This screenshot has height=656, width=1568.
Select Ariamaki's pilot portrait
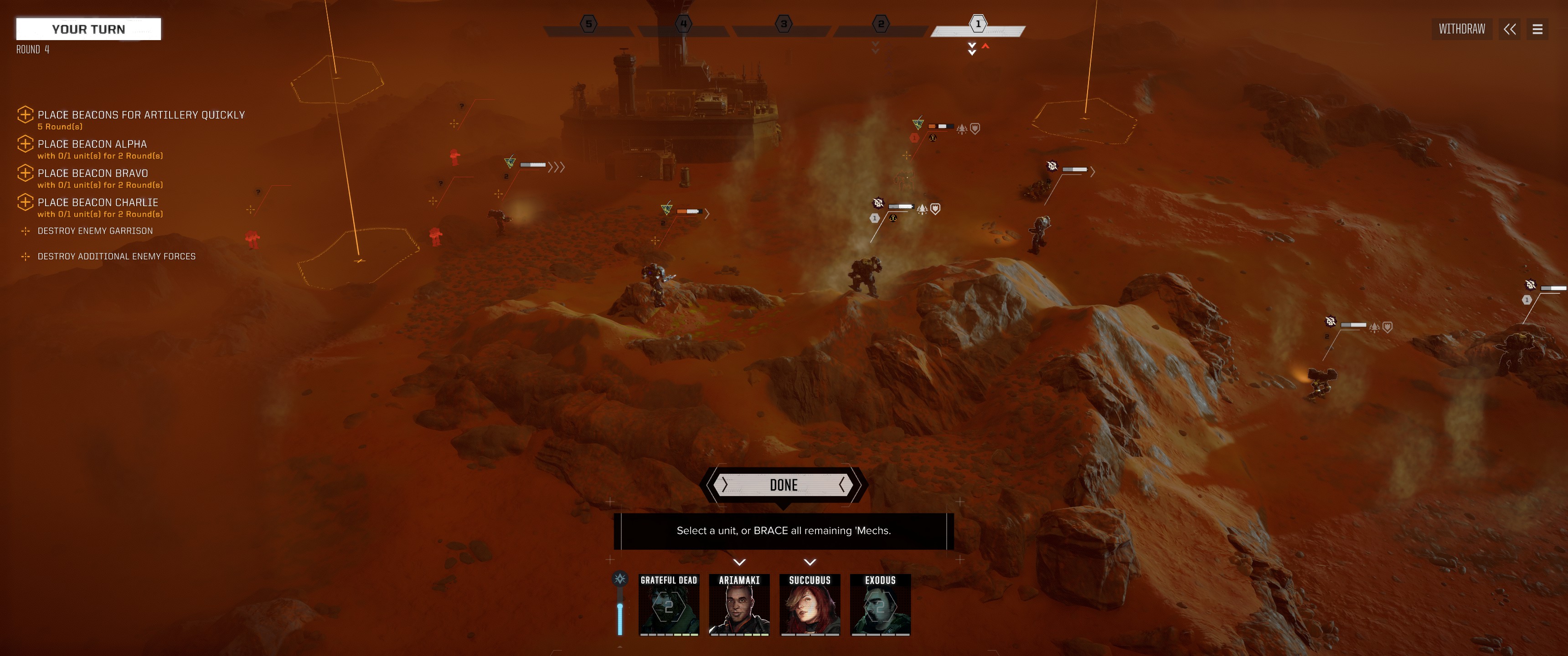[739, 605]
